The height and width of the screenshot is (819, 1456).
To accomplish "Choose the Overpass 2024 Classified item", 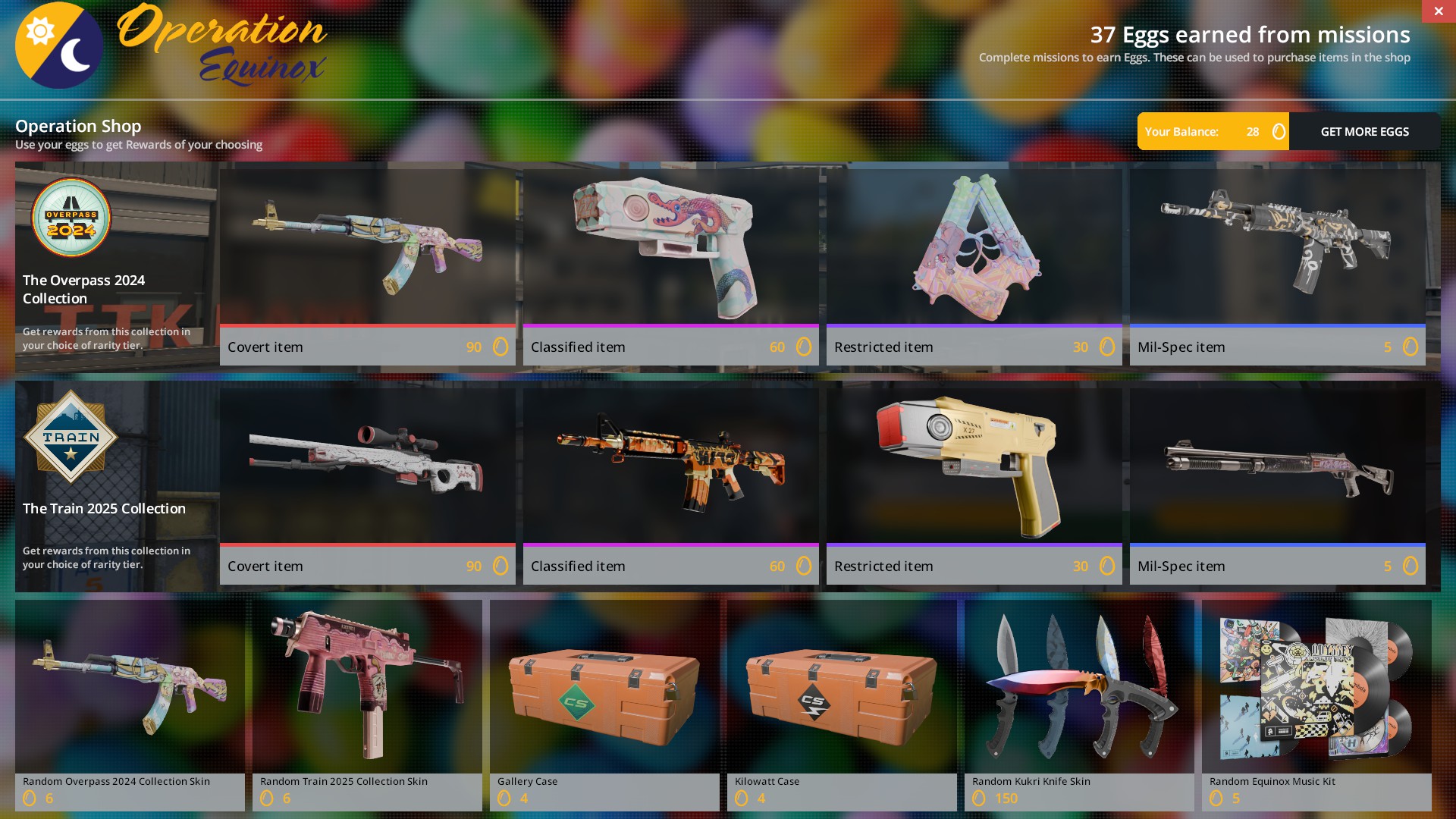I will 670,267.
